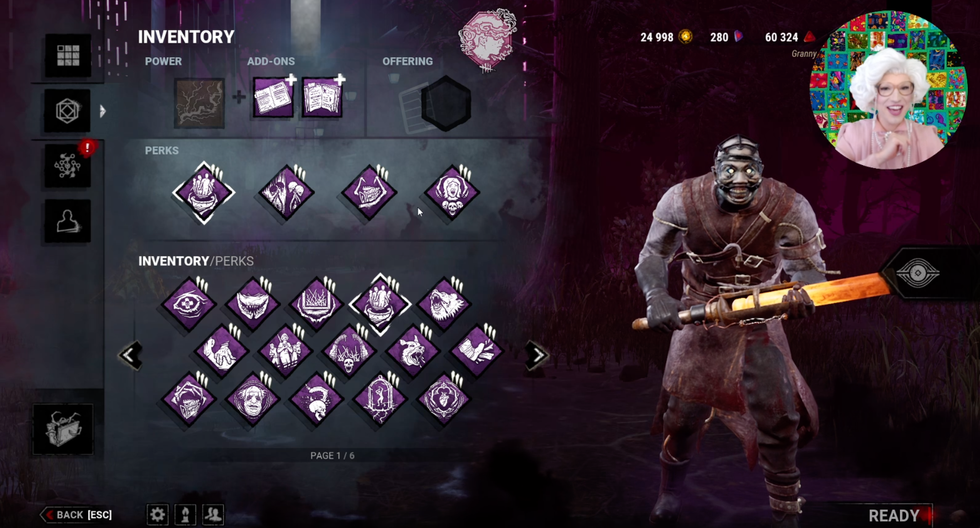Open the friends icon in the bottom bar
Screen dimensions: 980x528
213,514
